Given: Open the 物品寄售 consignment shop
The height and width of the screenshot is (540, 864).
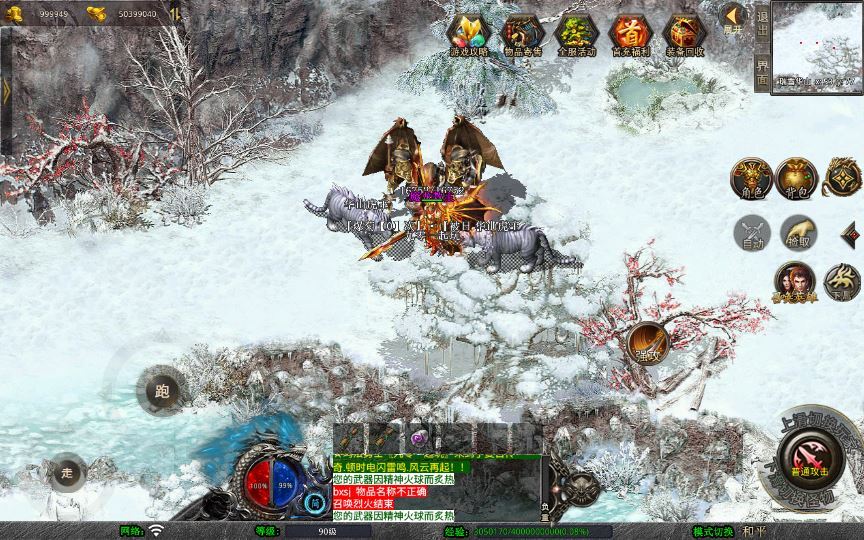Looking at the screenshot, I should coord(523,35).
